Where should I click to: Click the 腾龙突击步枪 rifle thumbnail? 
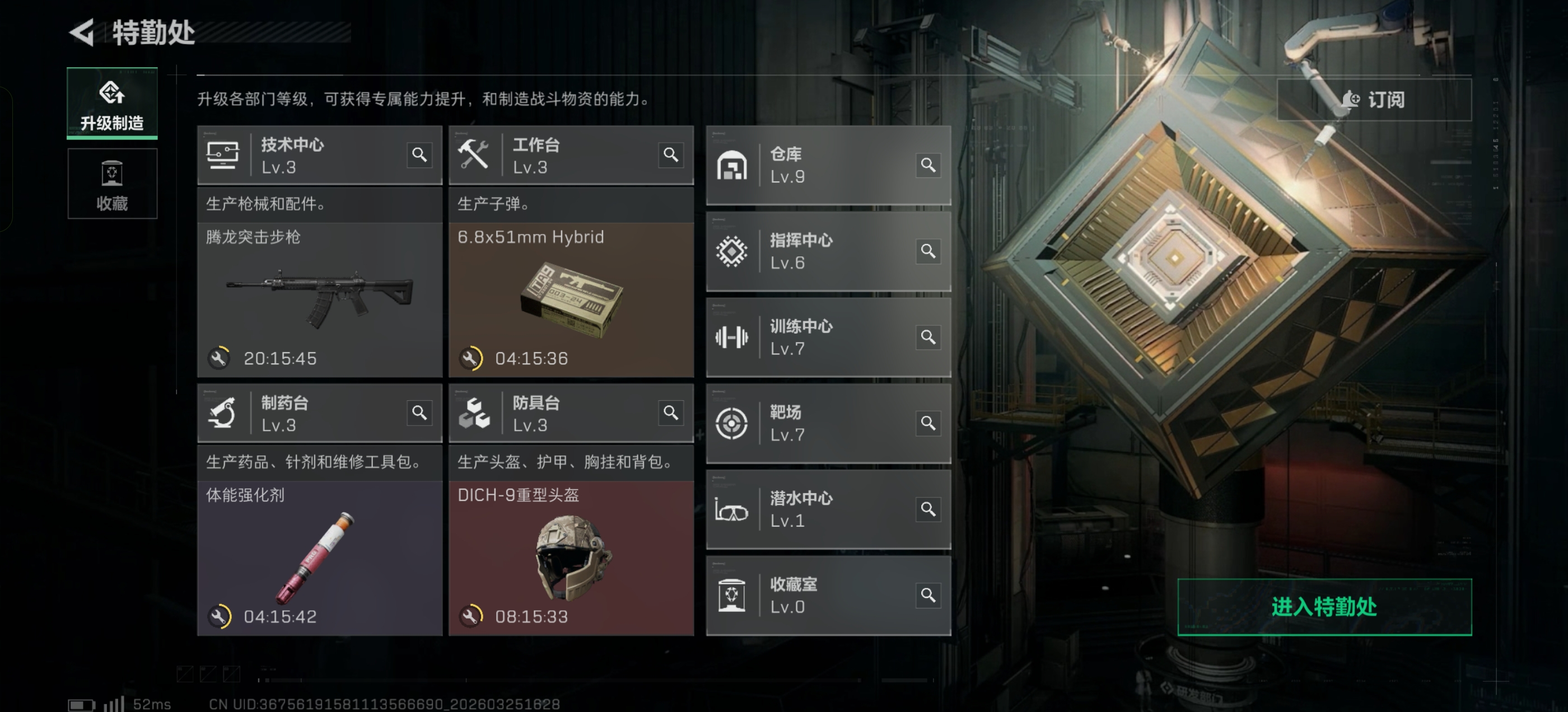pyautogui.click(x=320, y=292)
